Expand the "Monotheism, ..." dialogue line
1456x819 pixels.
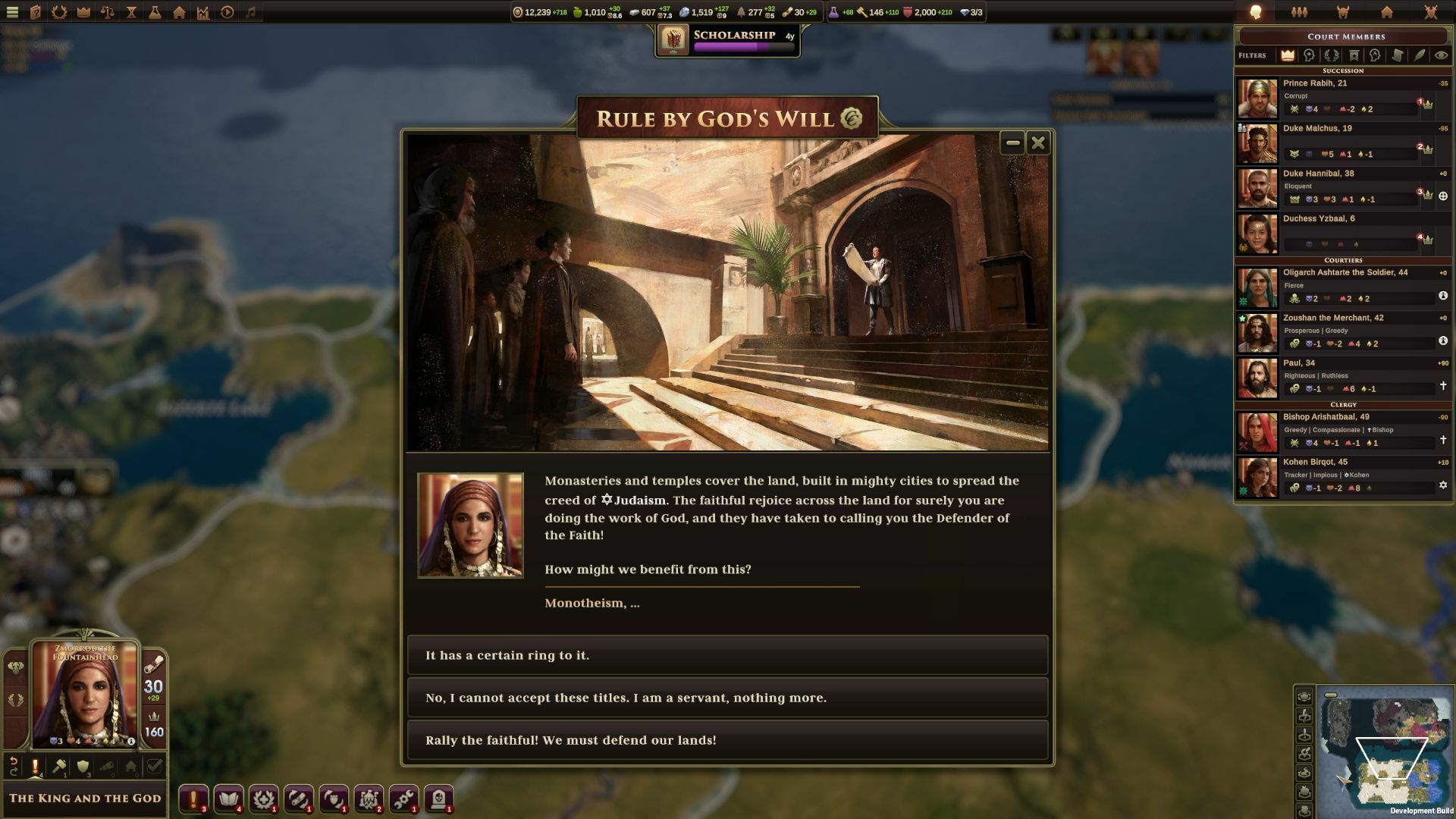pyautogui.click(x=591, y=603)
